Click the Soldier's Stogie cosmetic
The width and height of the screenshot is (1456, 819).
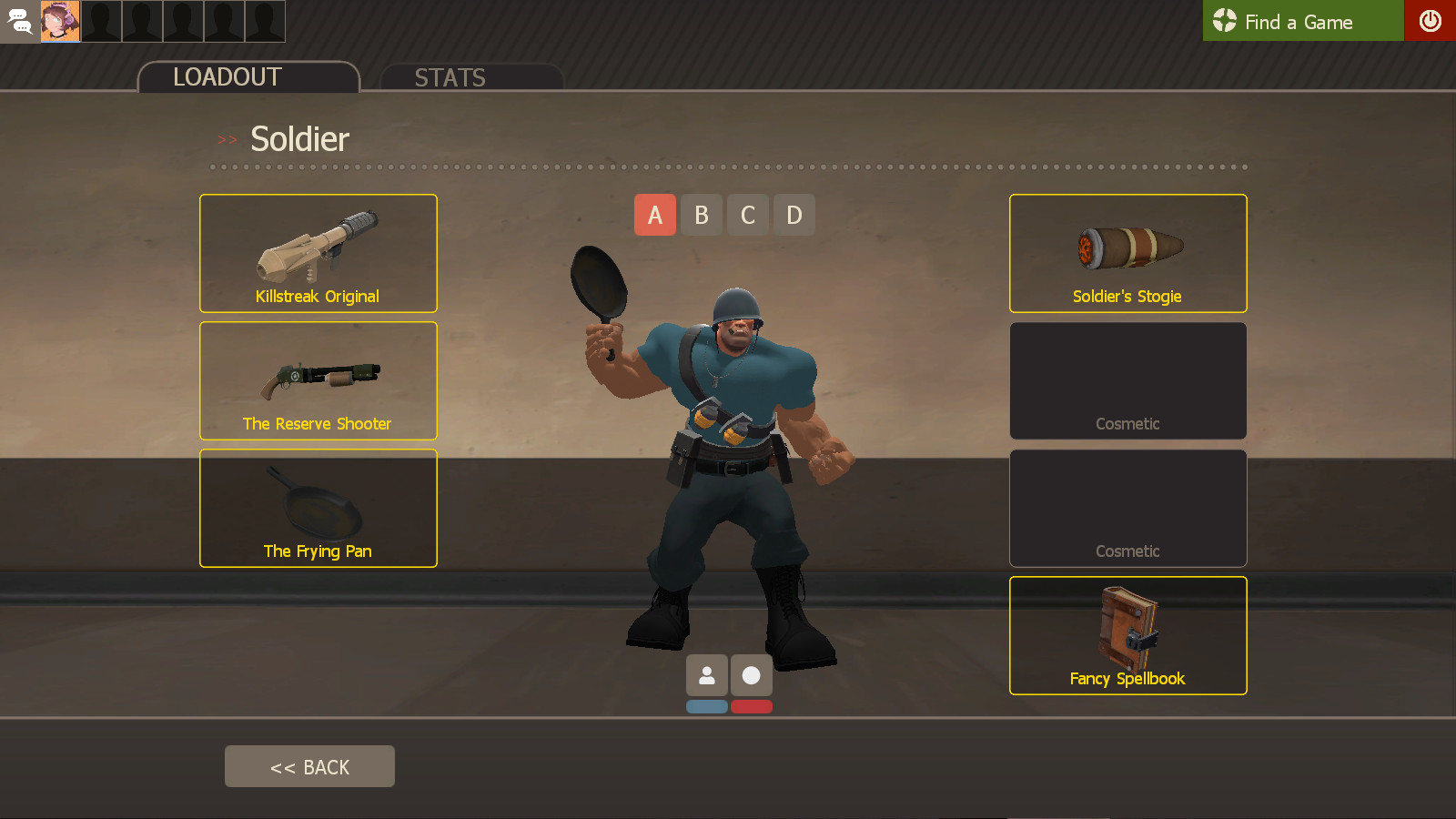(1127, 253)
